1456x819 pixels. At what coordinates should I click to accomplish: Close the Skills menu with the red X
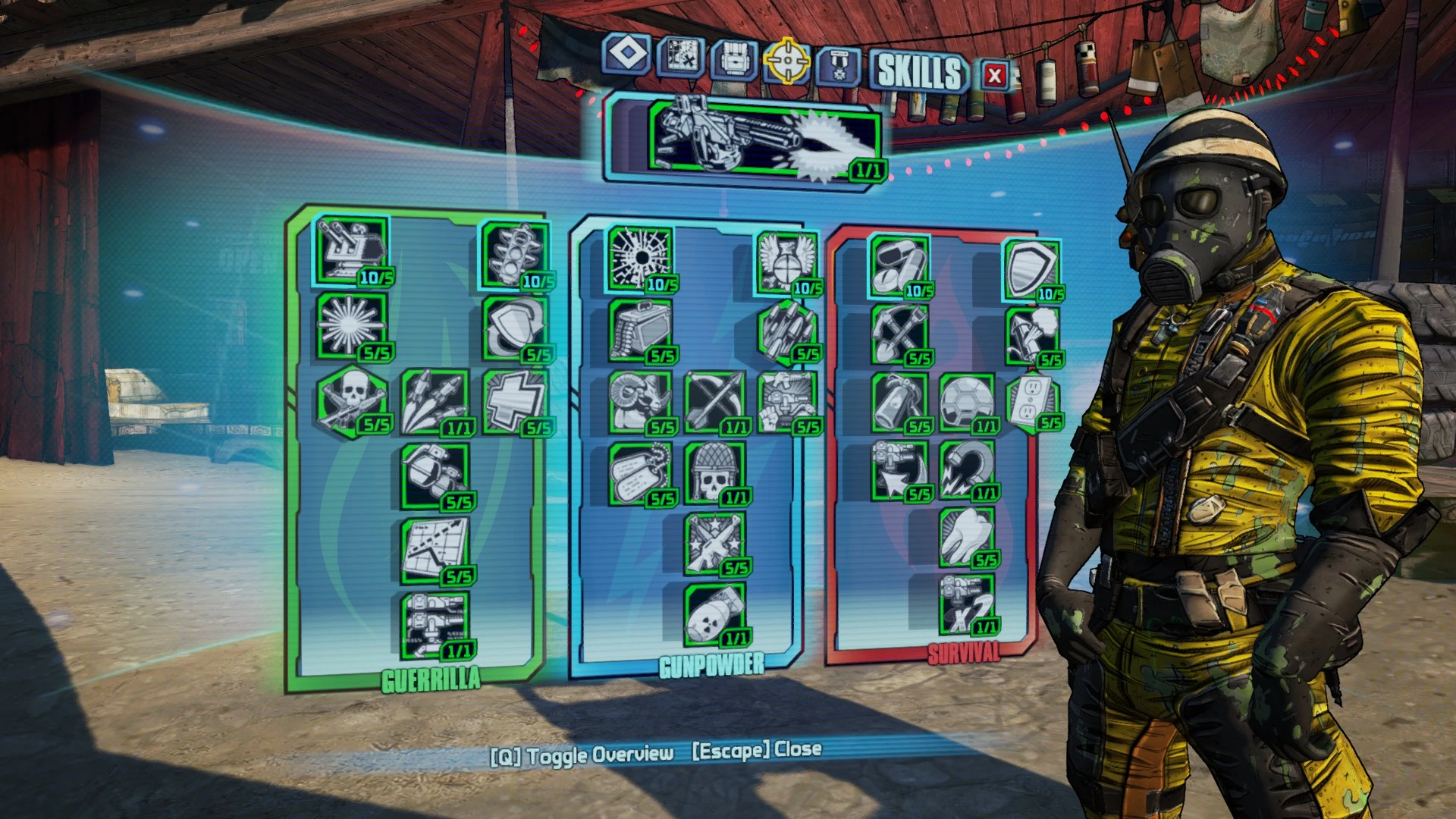click(993, 74)
